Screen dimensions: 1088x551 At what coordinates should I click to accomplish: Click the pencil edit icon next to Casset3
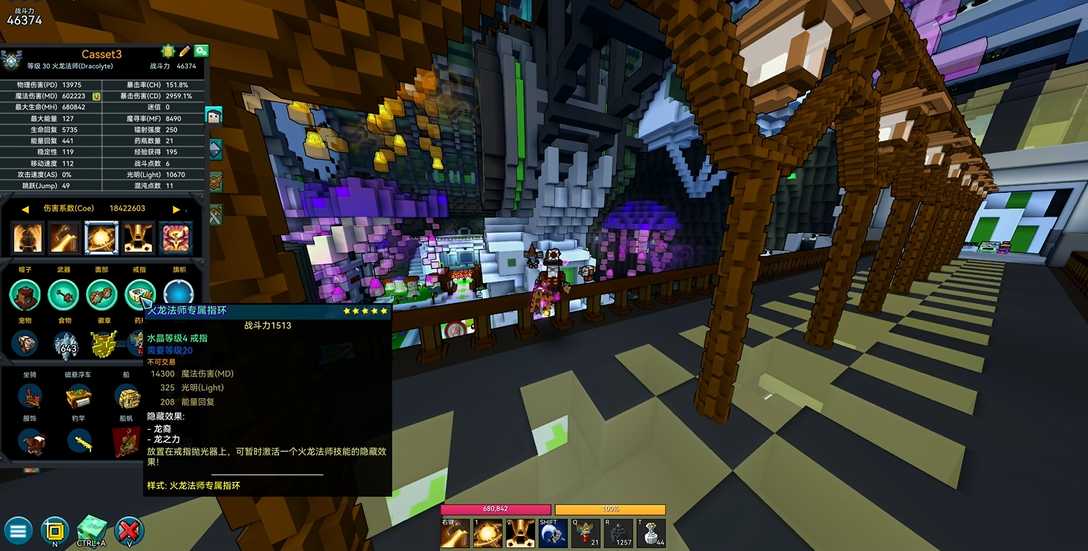184,51
